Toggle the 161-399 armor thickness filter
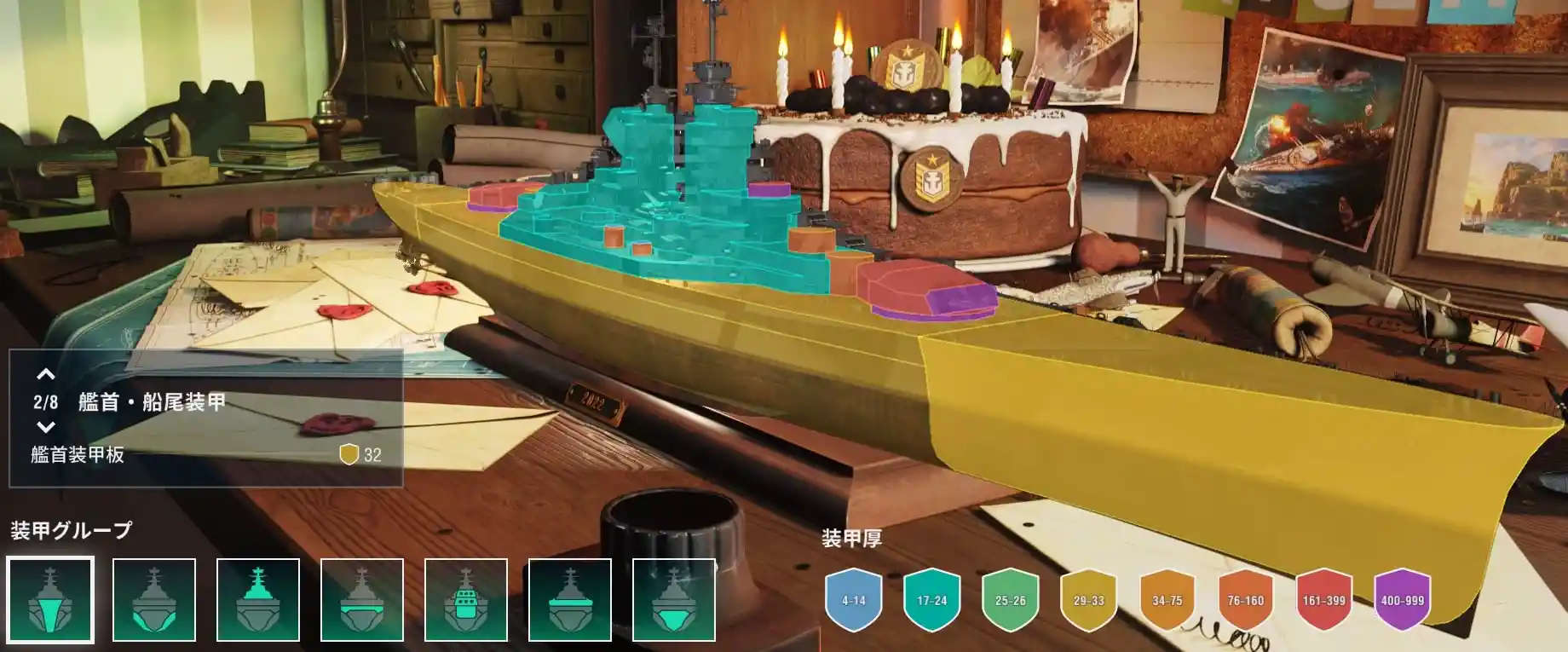 [x=1324, y=600]
